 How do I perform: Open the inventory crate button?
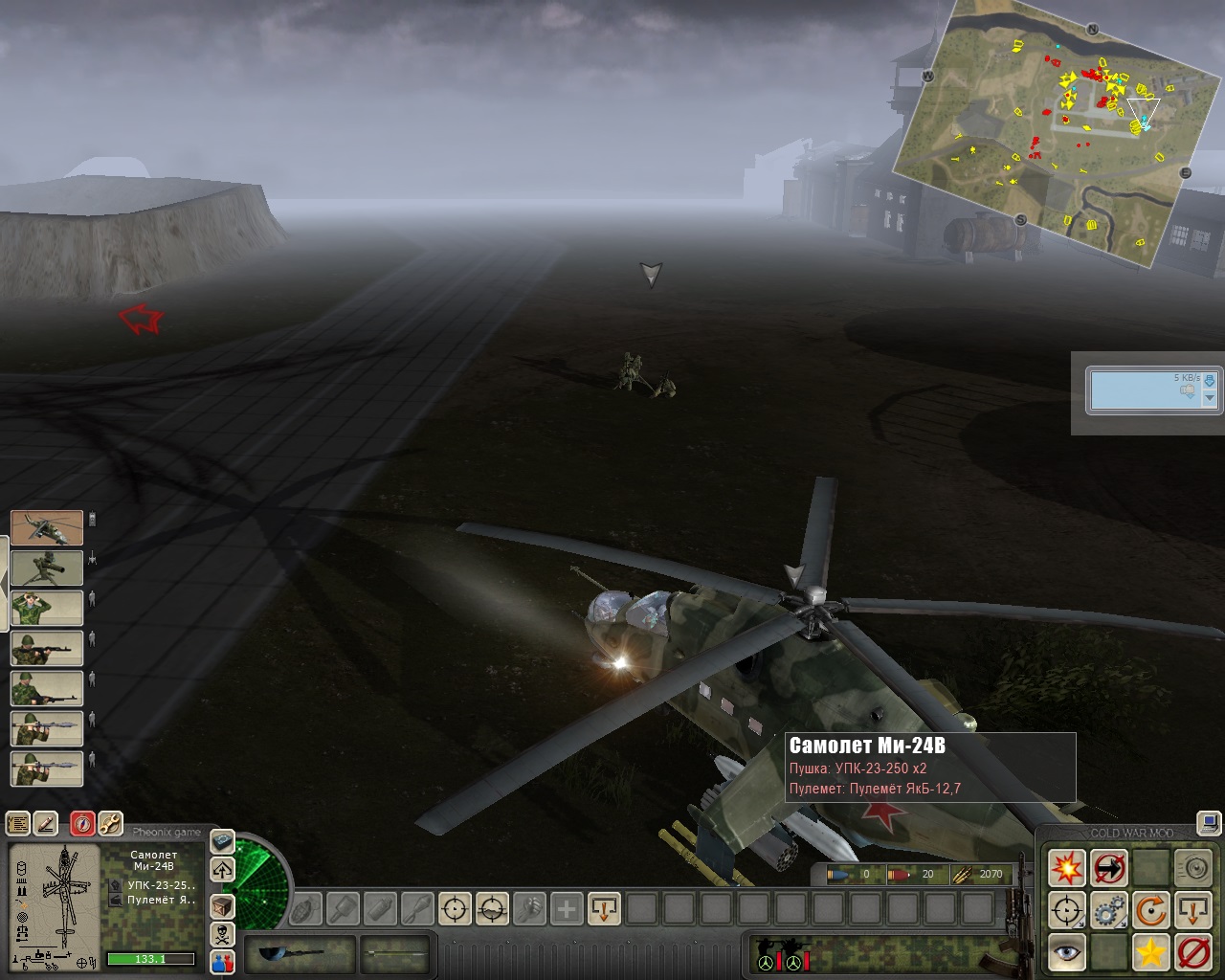coord(222,905)
